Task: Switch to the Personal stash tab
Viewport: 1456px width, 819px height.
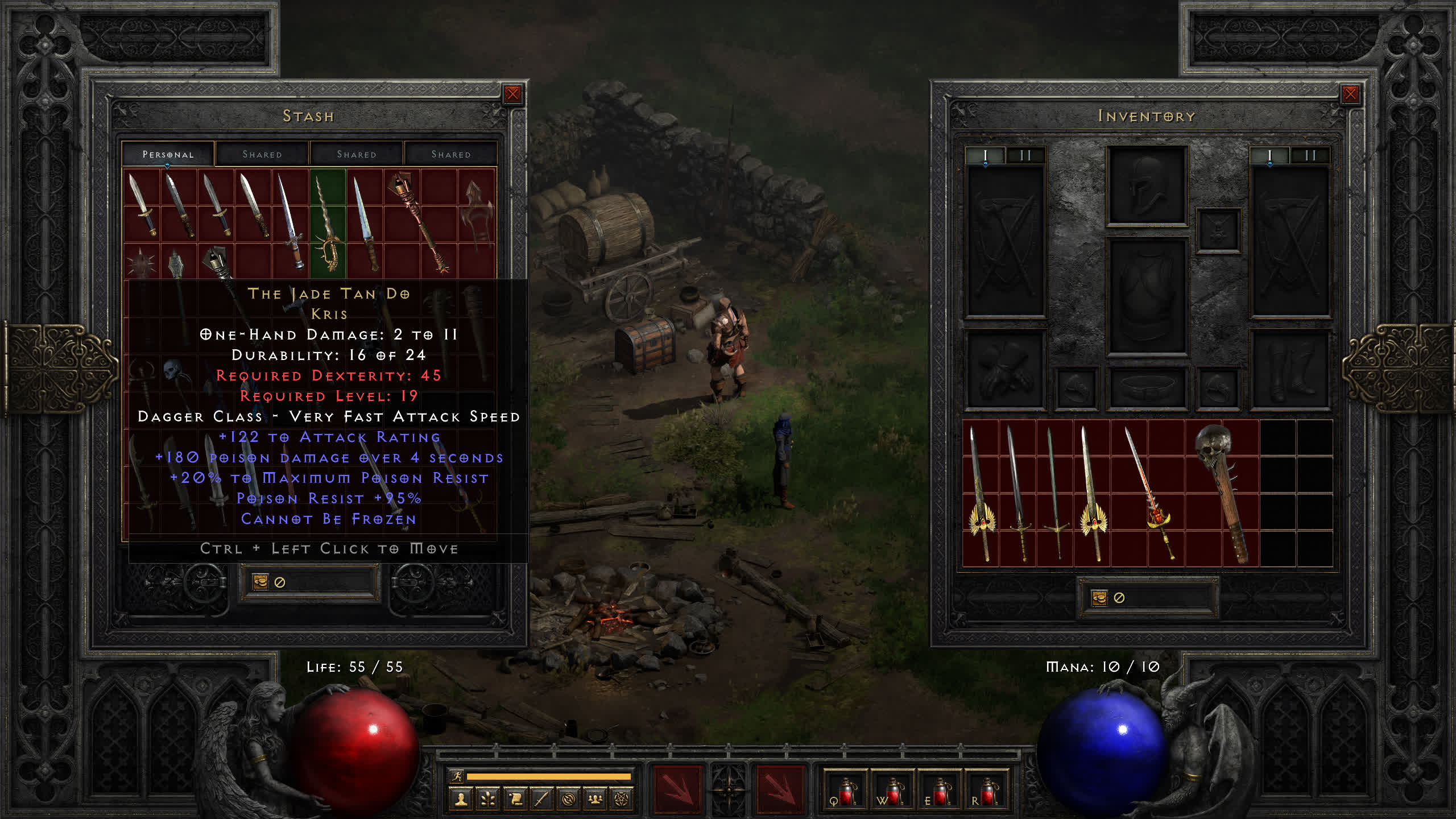Action: point(168,154)
